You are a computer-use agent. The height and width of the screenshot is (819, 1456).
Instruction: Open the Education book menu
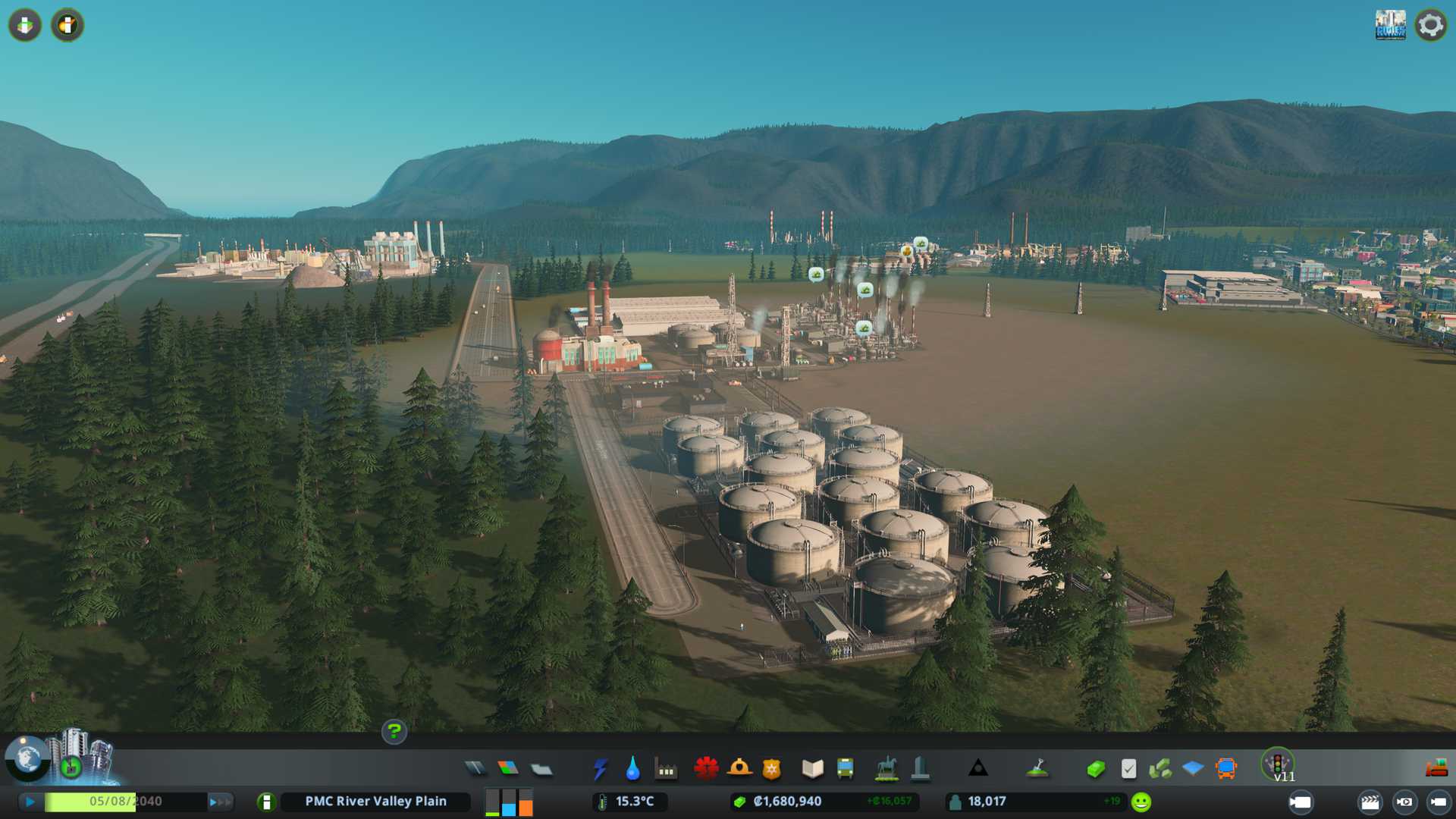tap(812, 769)
